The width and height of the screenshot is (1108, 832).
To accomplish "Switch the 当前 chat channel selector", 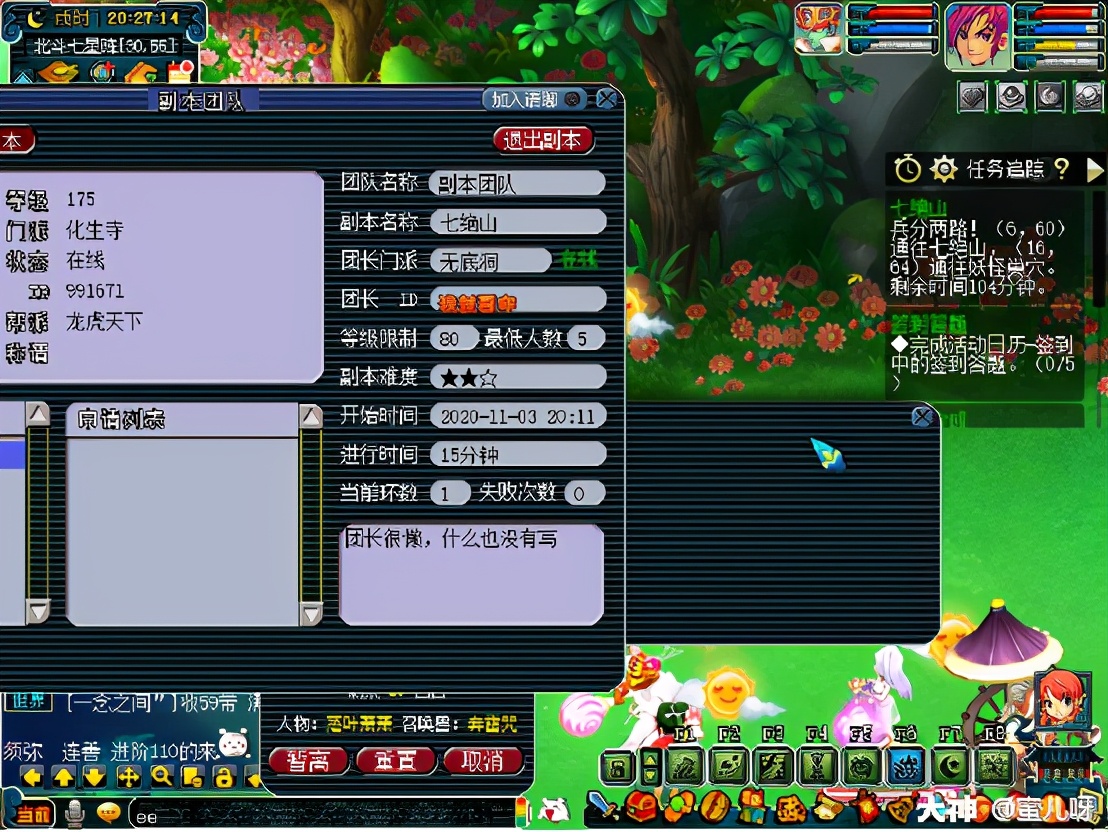I will (31, 814).
